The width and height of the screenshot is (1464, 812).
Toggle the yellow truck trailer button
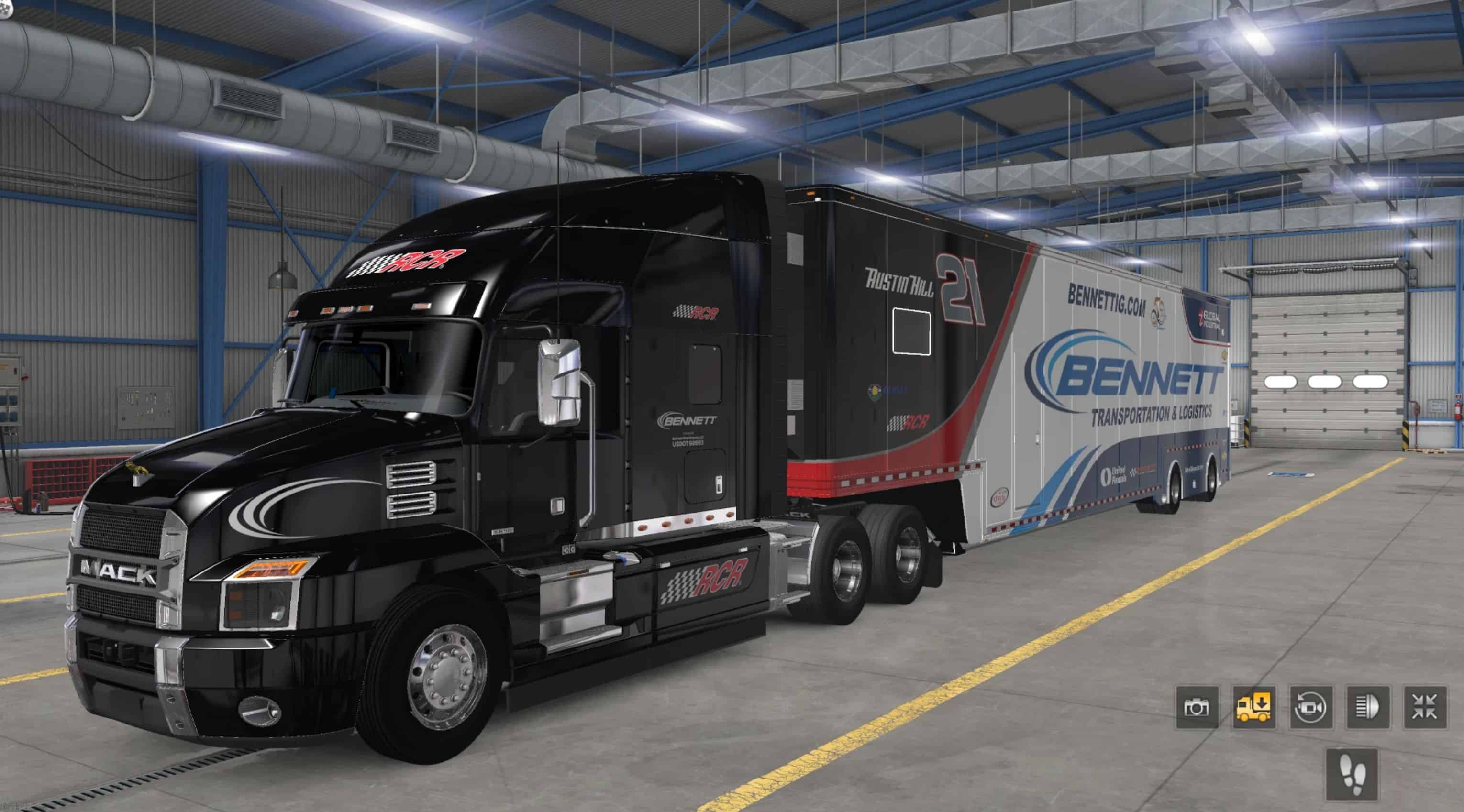(1253, 707)
